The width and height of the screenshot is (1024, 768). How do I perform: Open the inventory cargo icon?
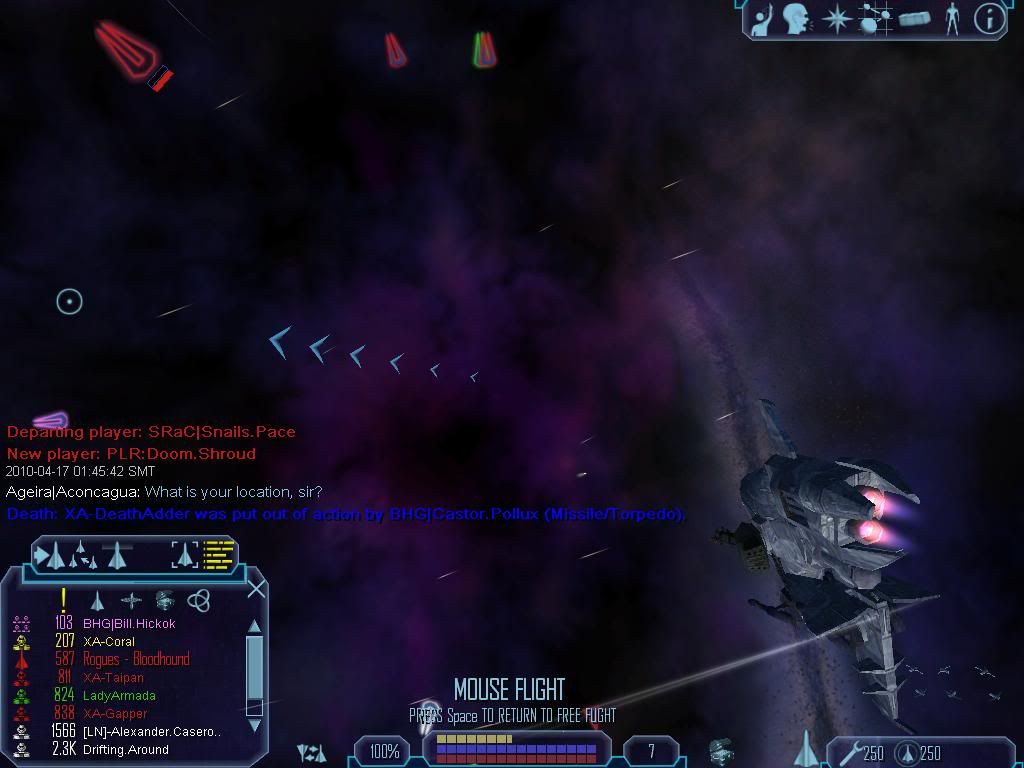click(x=914, y=19)
